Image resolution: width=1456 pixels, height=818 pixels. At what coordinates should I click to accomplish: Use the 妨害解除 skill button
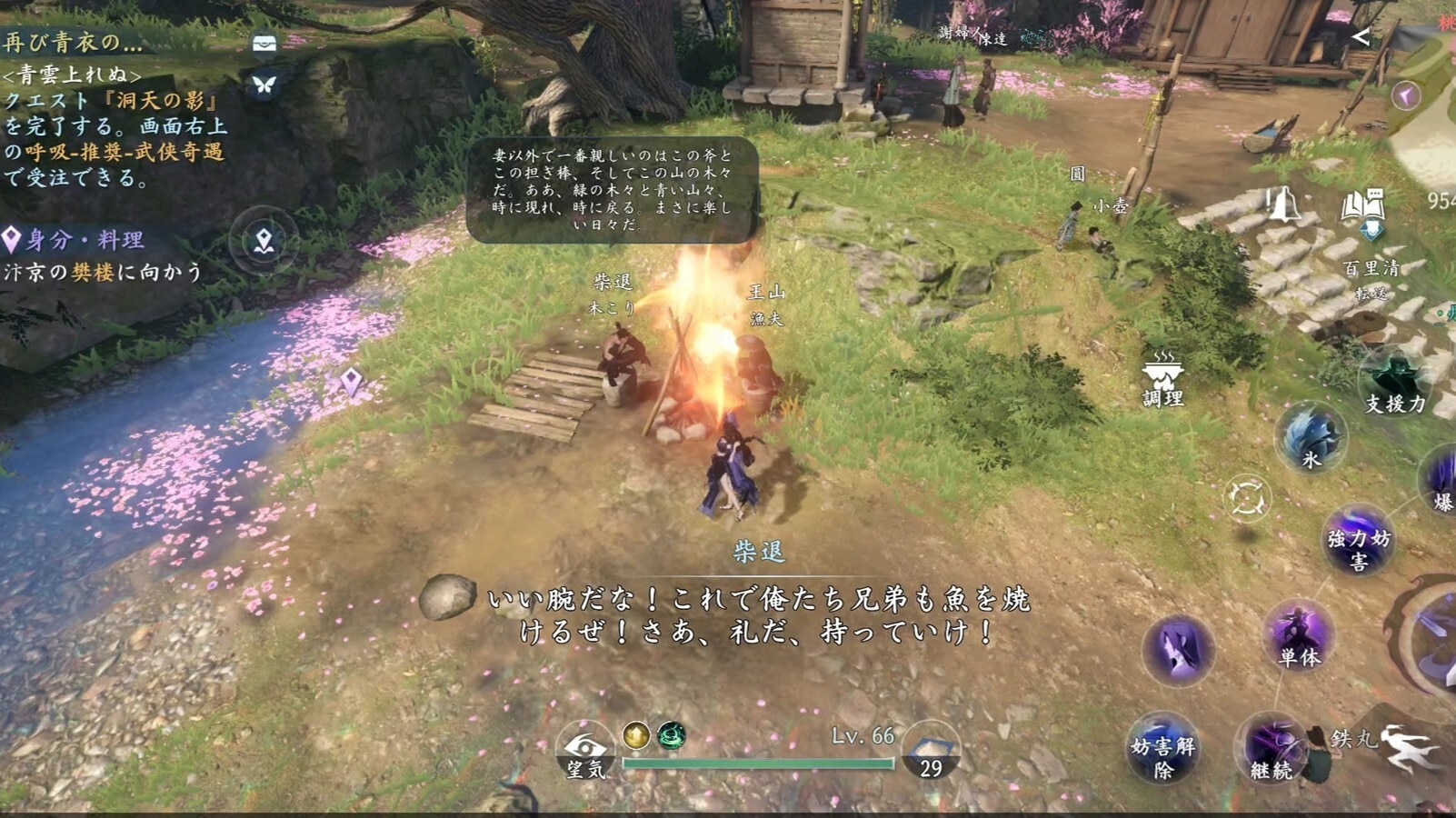(x=1162, y=751)
